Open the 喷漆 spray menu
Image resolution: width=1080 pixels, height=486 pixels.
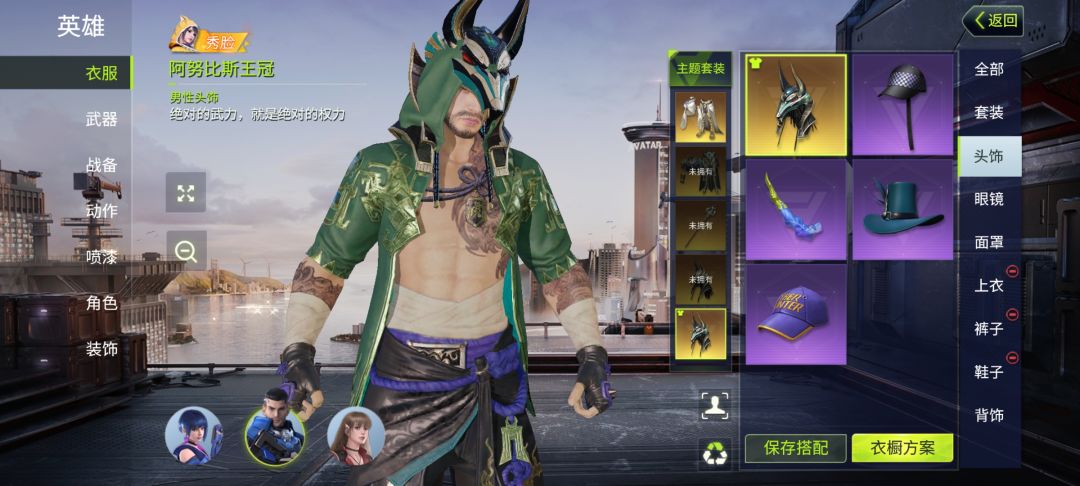[x=101, y=257]
